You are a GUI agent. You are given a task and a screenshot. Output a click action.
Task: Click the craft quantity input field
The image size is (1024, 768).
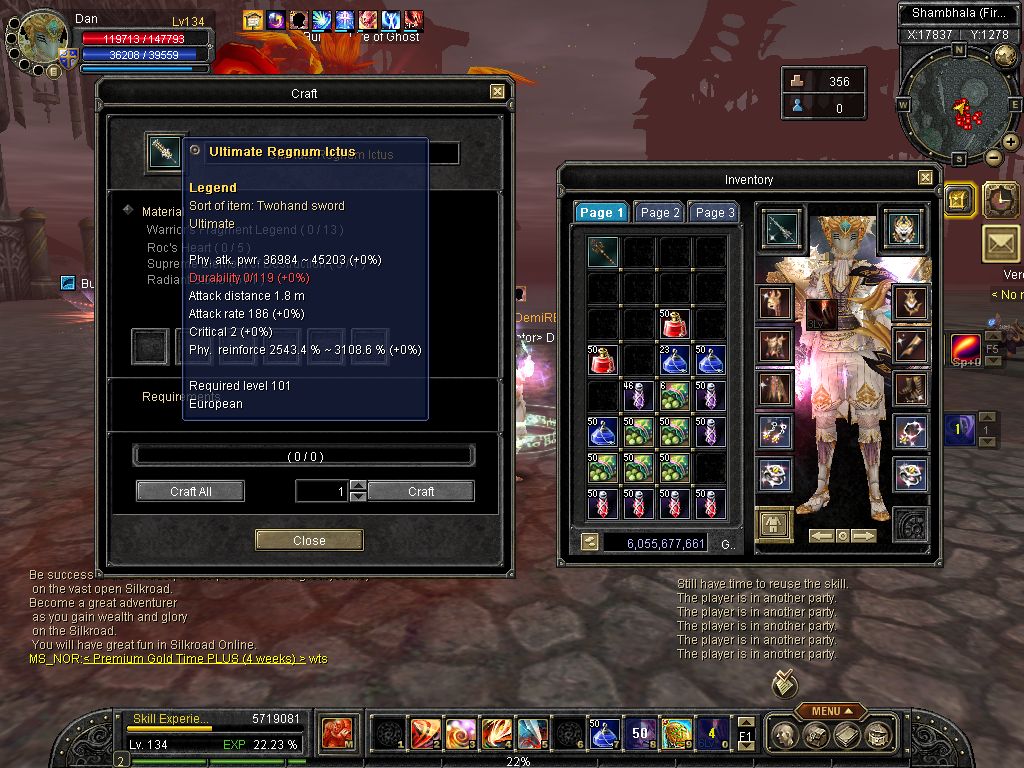(x=321, y=491)
